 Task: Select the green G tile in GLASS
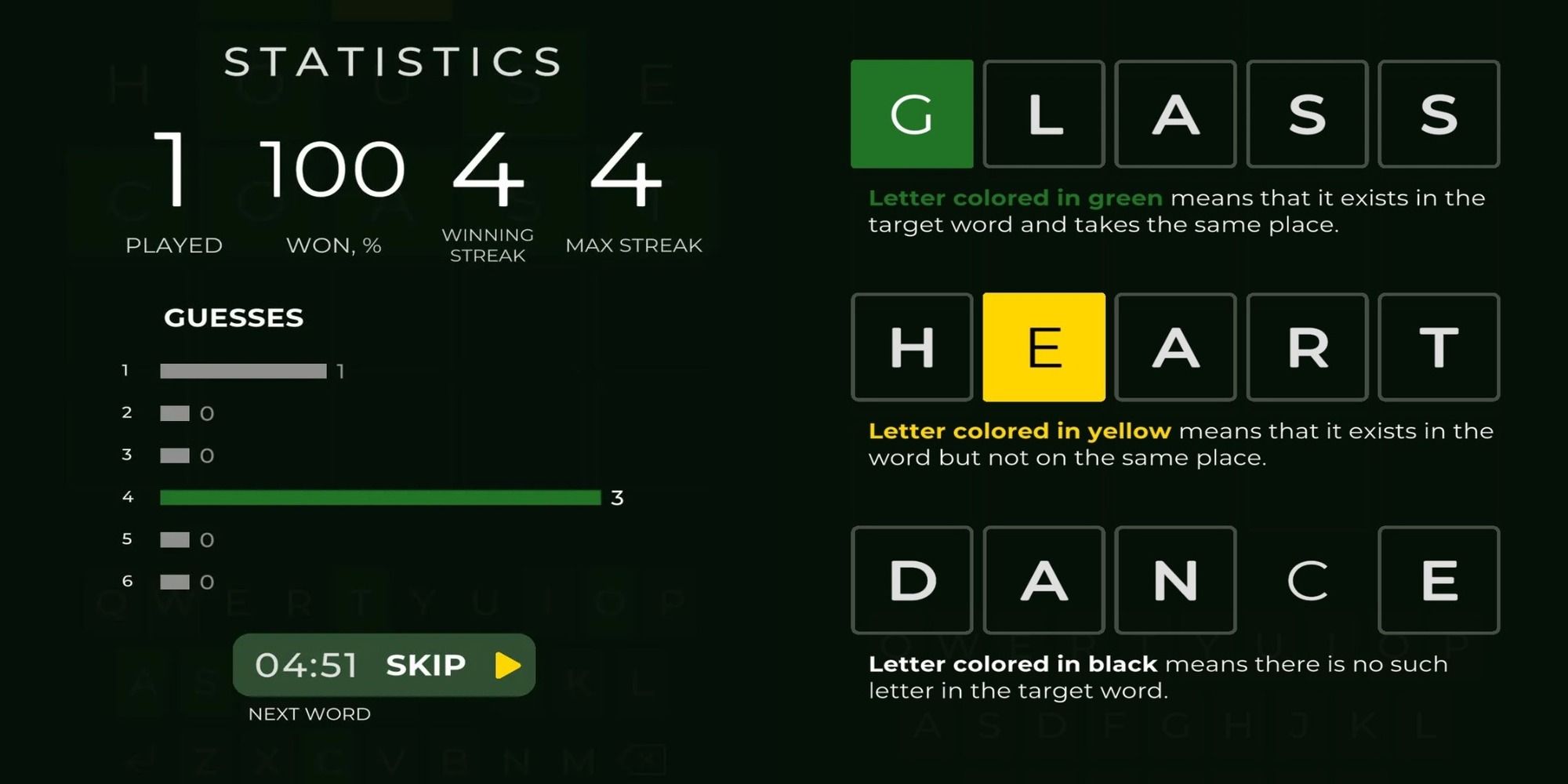(x=912, y=114)
